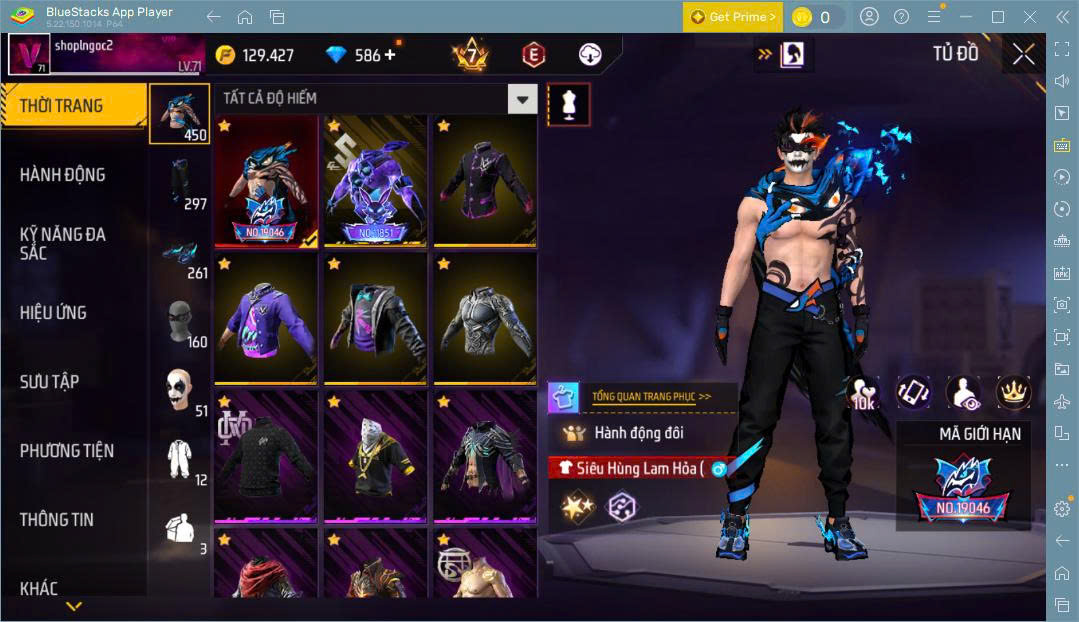Select the blue flame top numbered 19046
The image size is (1079, 622).
pos(266,181)
